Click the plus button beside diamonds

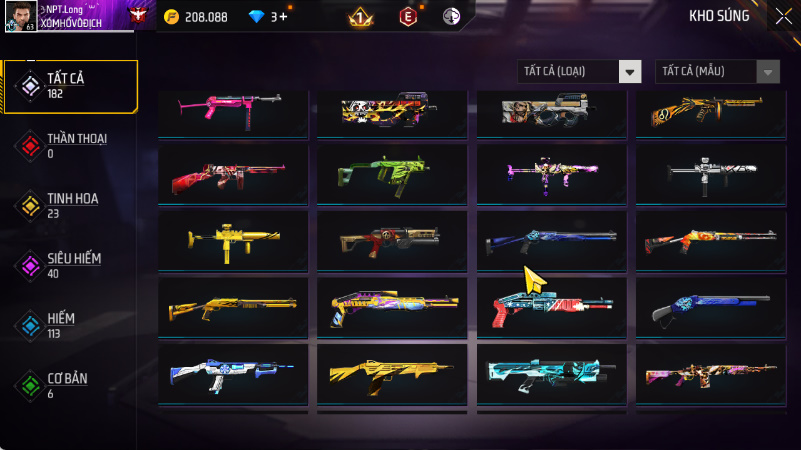click(284, 17)
